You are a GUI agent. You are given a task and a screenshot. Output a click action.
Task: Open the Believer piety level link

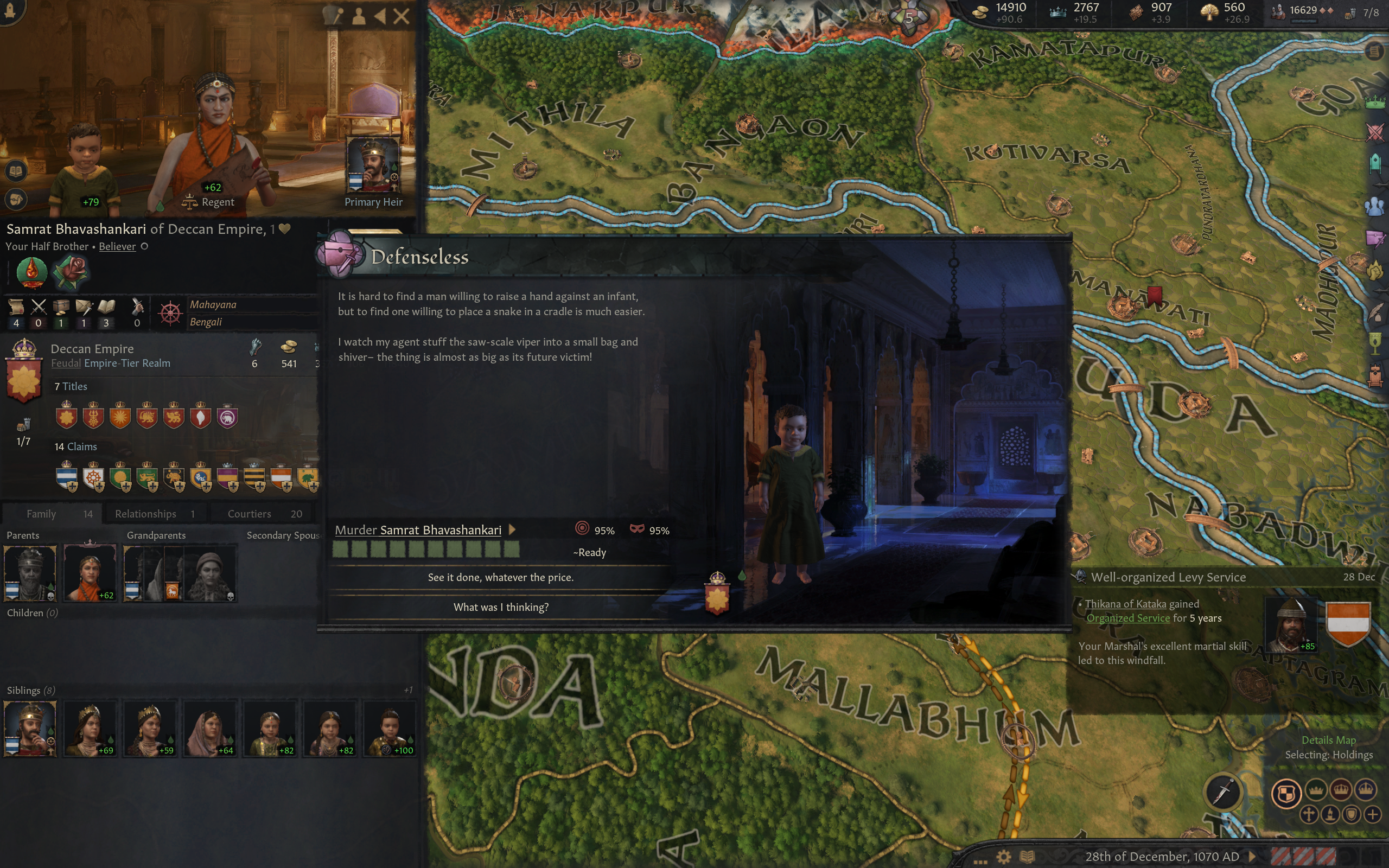(117, 247)
